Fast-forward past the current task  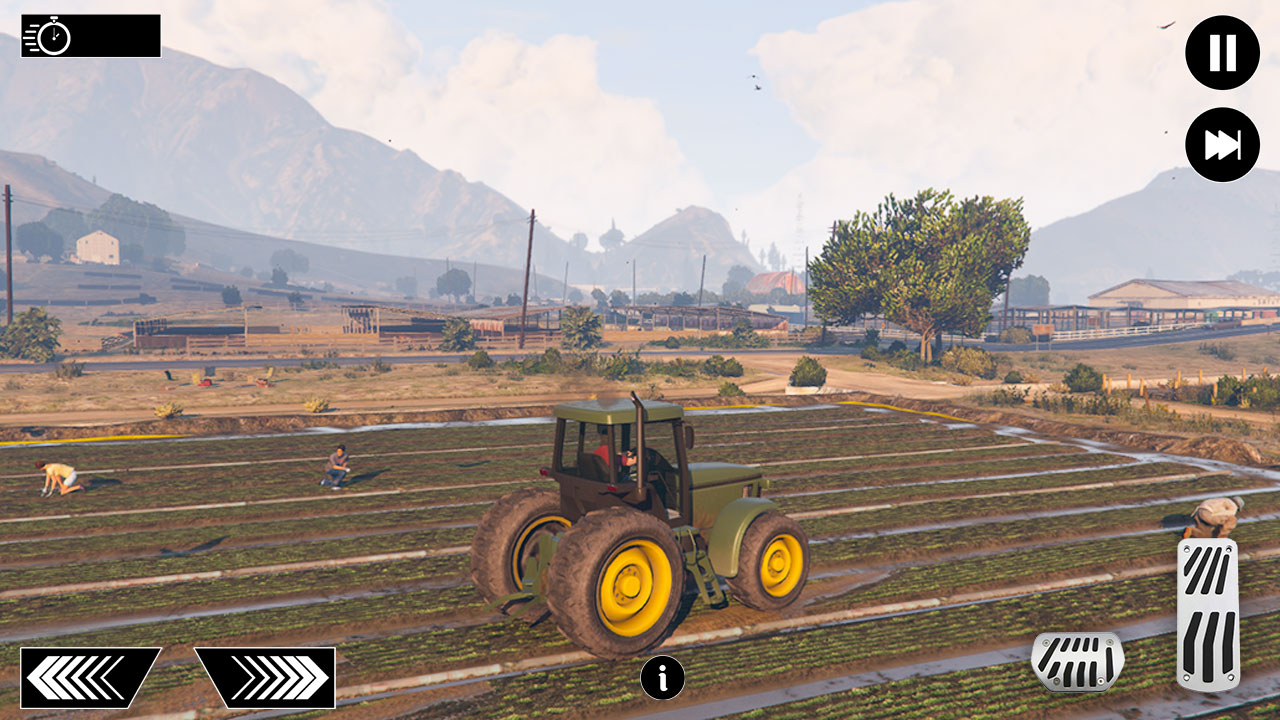1222,144
